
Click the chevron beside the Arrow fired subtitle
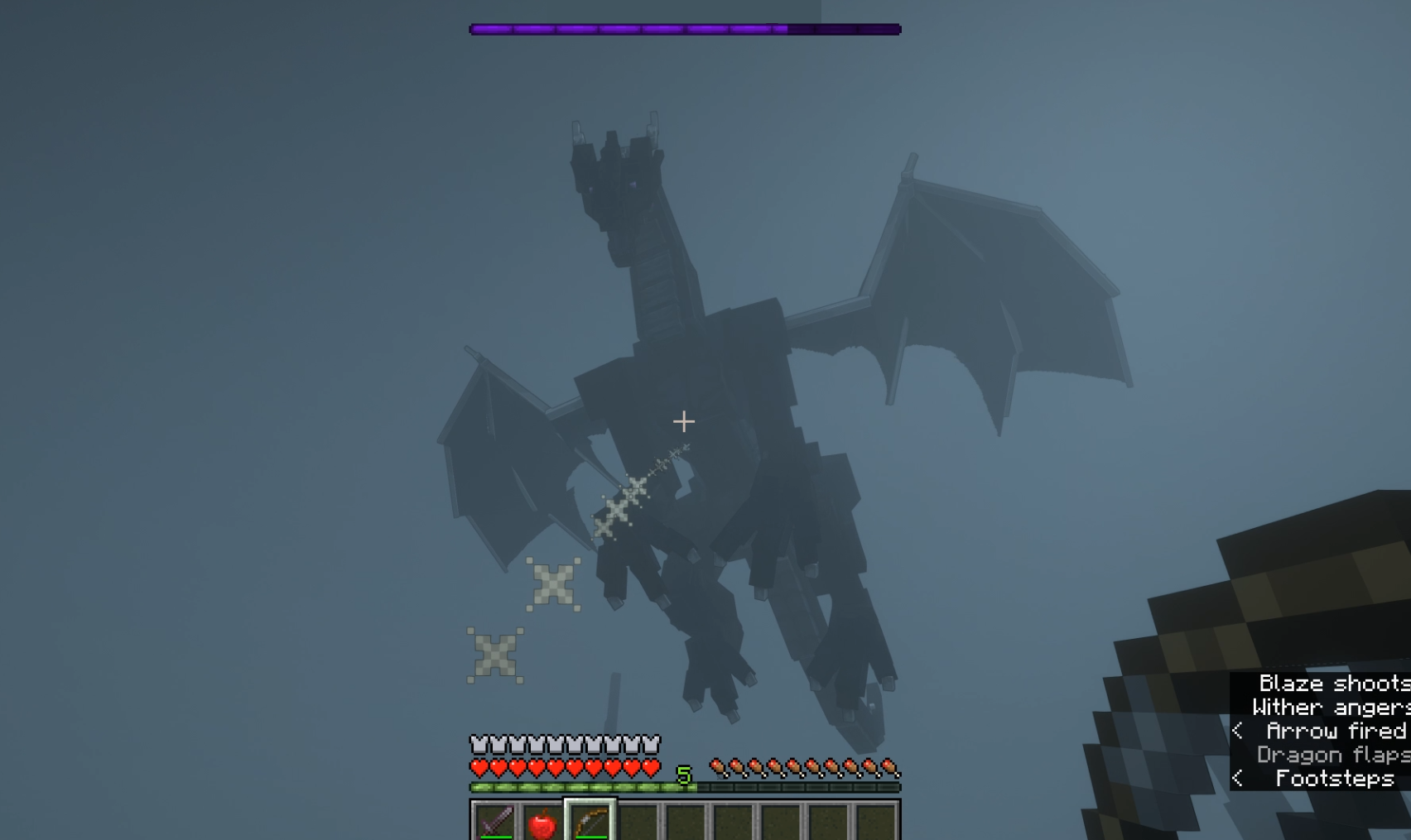1238,731
